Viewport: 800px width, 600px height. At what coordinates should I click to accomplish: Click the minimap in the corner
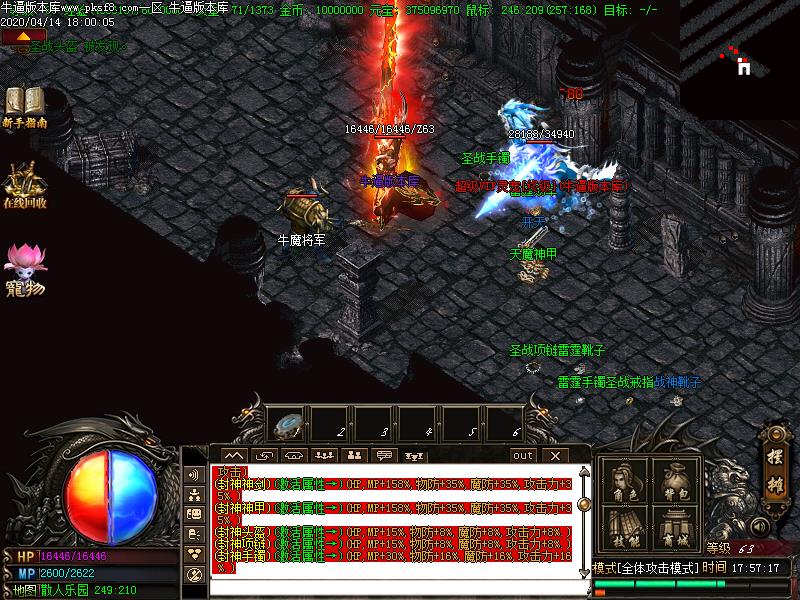pos(740,62)
